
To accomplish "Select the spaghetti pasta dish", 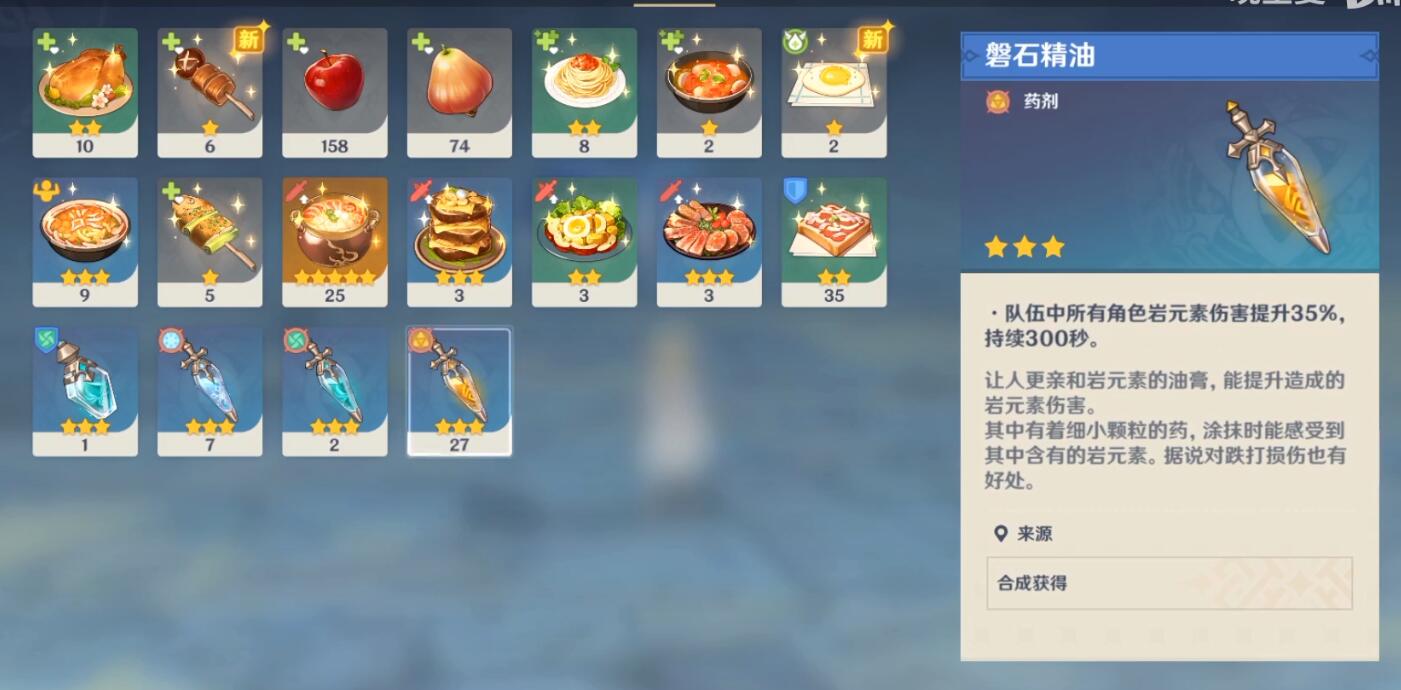I will click(x=584, y=92).
